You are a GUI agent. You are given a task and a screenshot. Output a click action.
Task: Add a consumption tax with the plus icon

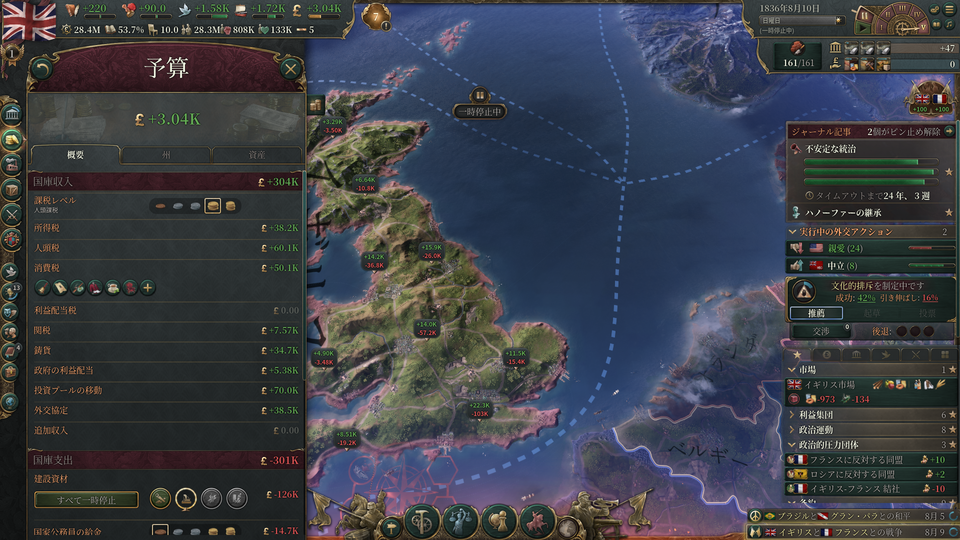tap(147, 288)
